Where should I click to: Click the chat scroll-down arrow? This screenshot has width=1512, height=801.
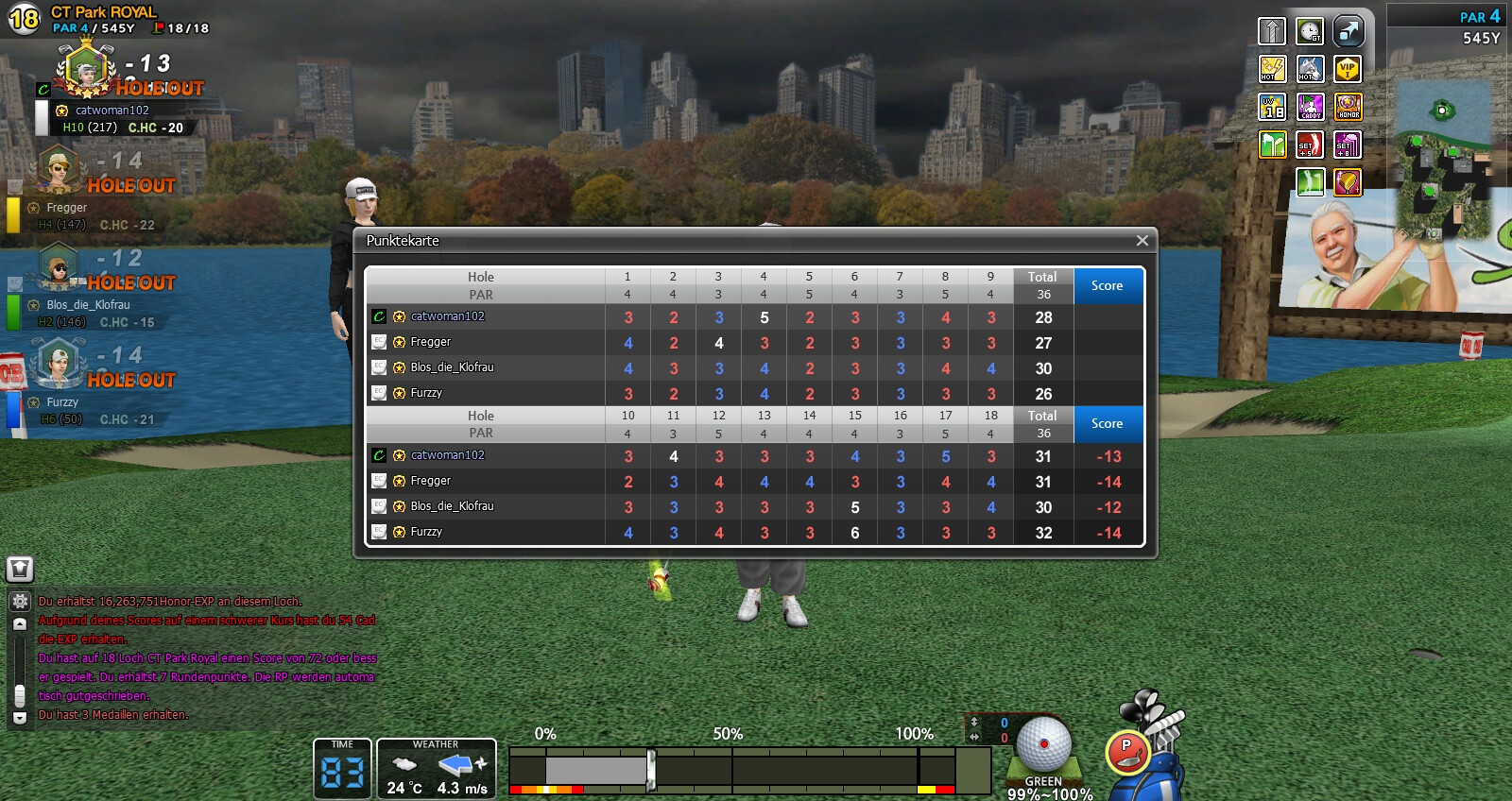coord(20,718)
